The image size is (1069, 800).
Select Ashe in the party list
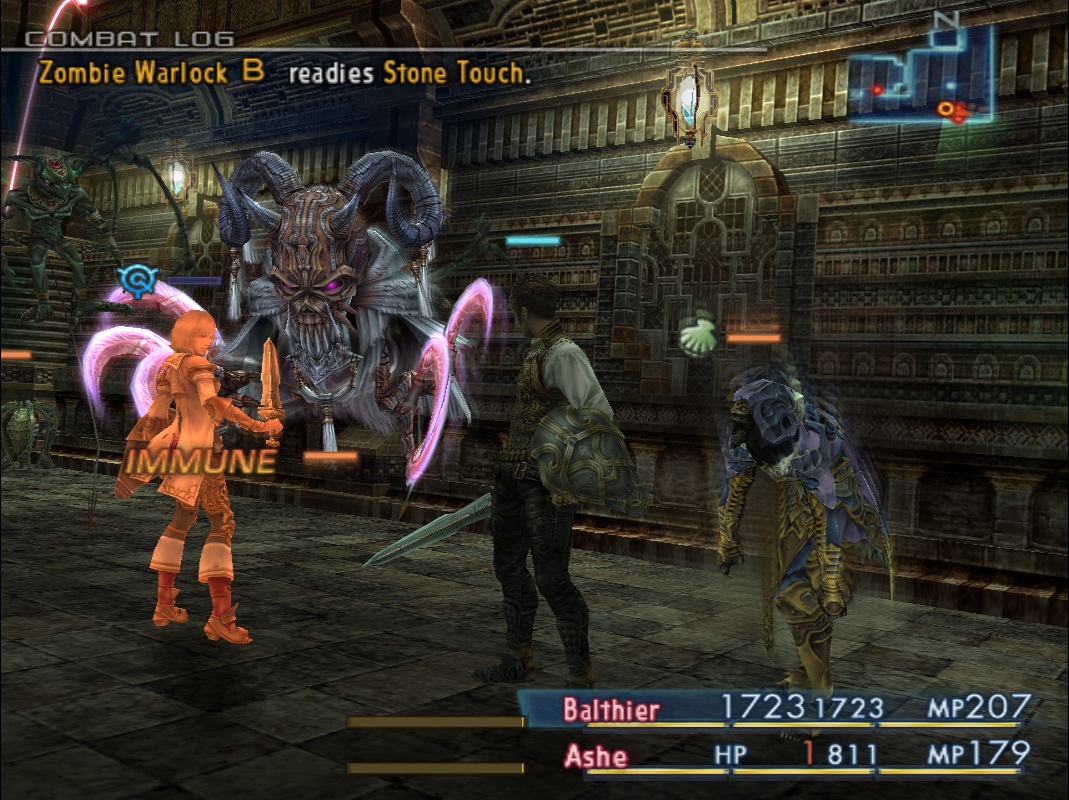coord(596,756)
